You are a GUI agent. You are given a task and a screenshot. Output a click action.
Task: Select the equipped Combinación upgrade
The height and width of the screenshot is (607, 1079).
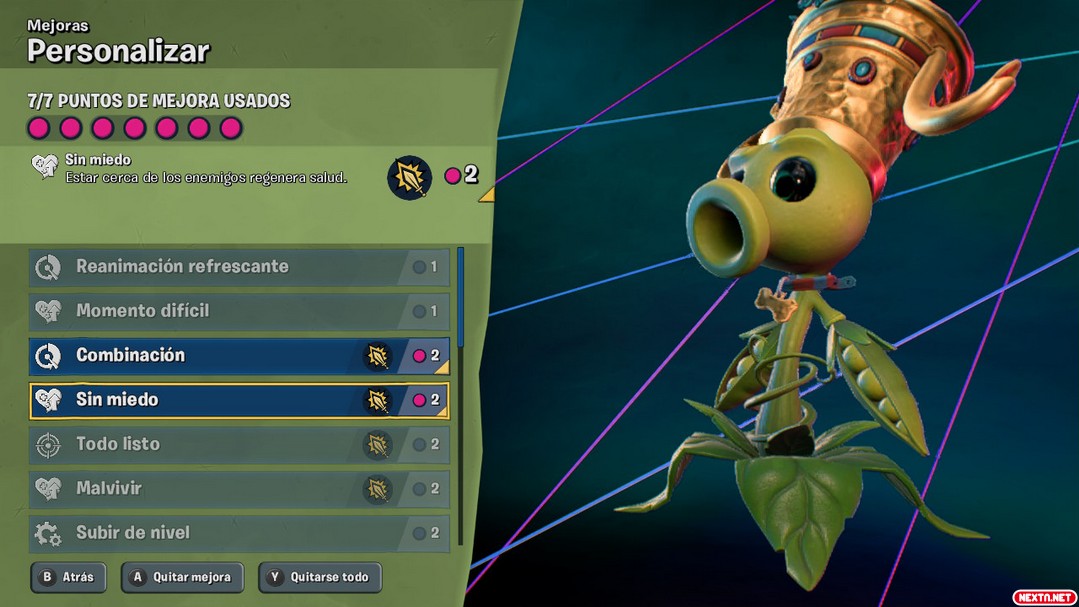click(238, 356)
